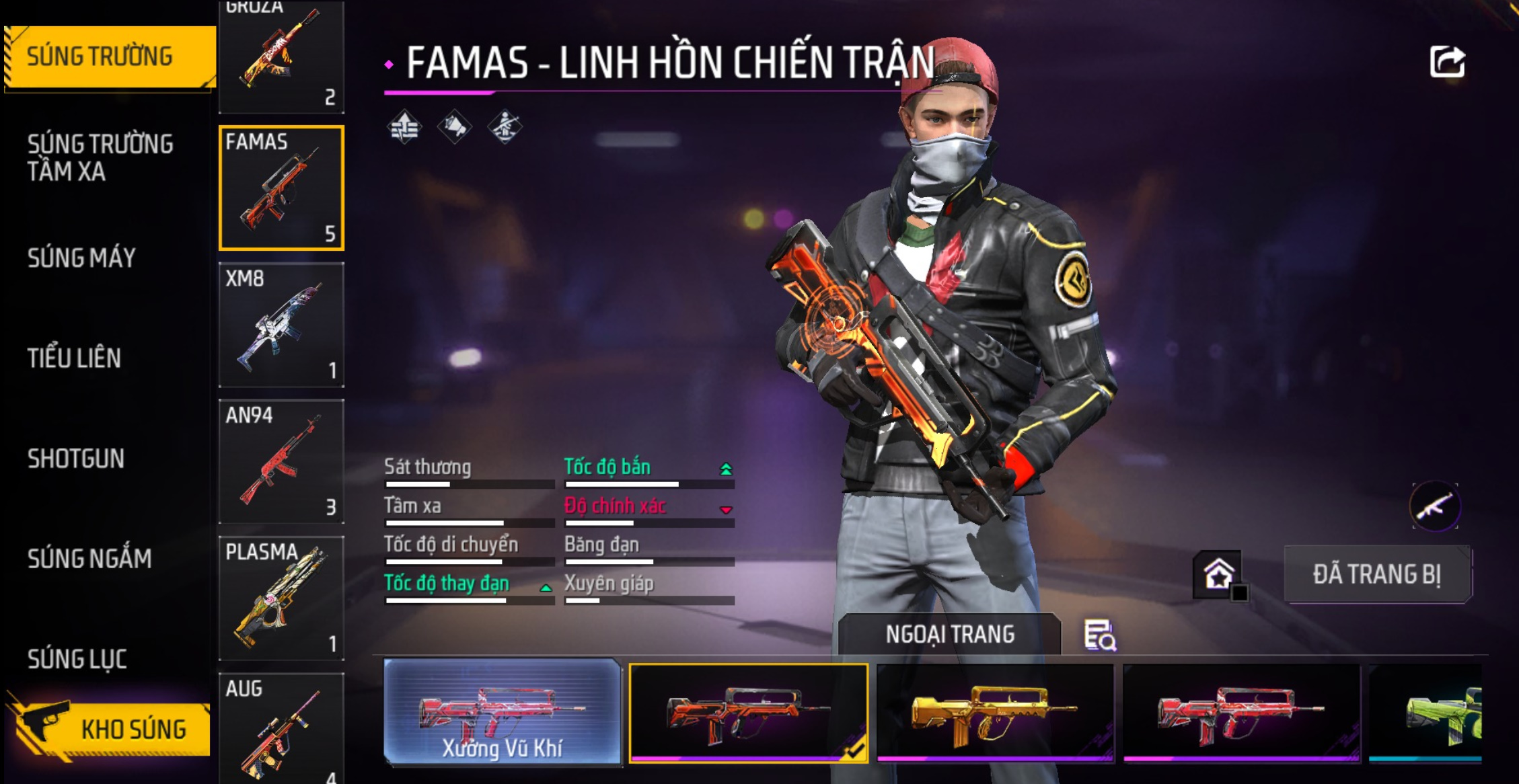Click the Ngoại Trang tab
This screenshot has width=1519, height=784.
click(949, 634)
